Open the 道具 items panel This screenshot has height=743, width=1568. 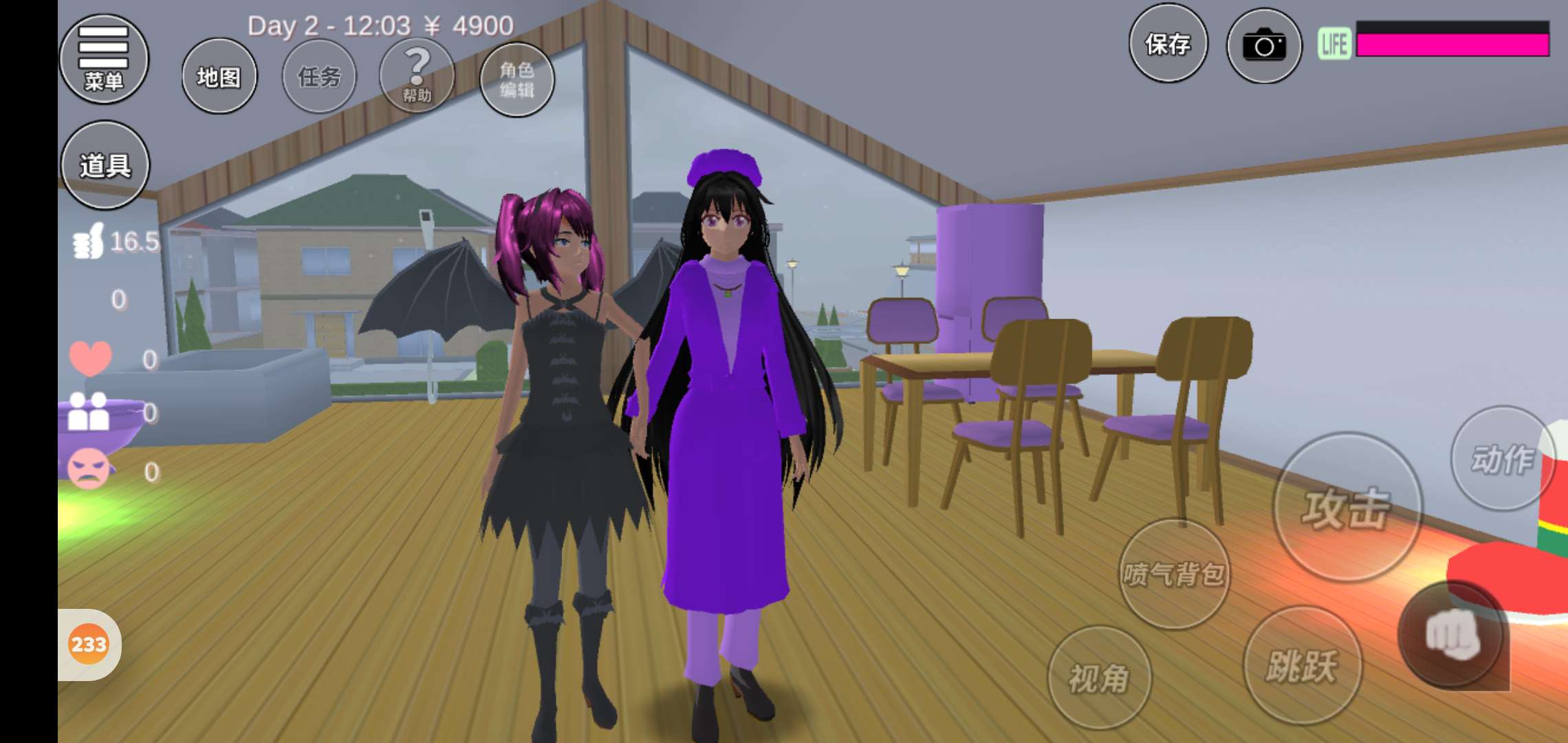(105, 165)
